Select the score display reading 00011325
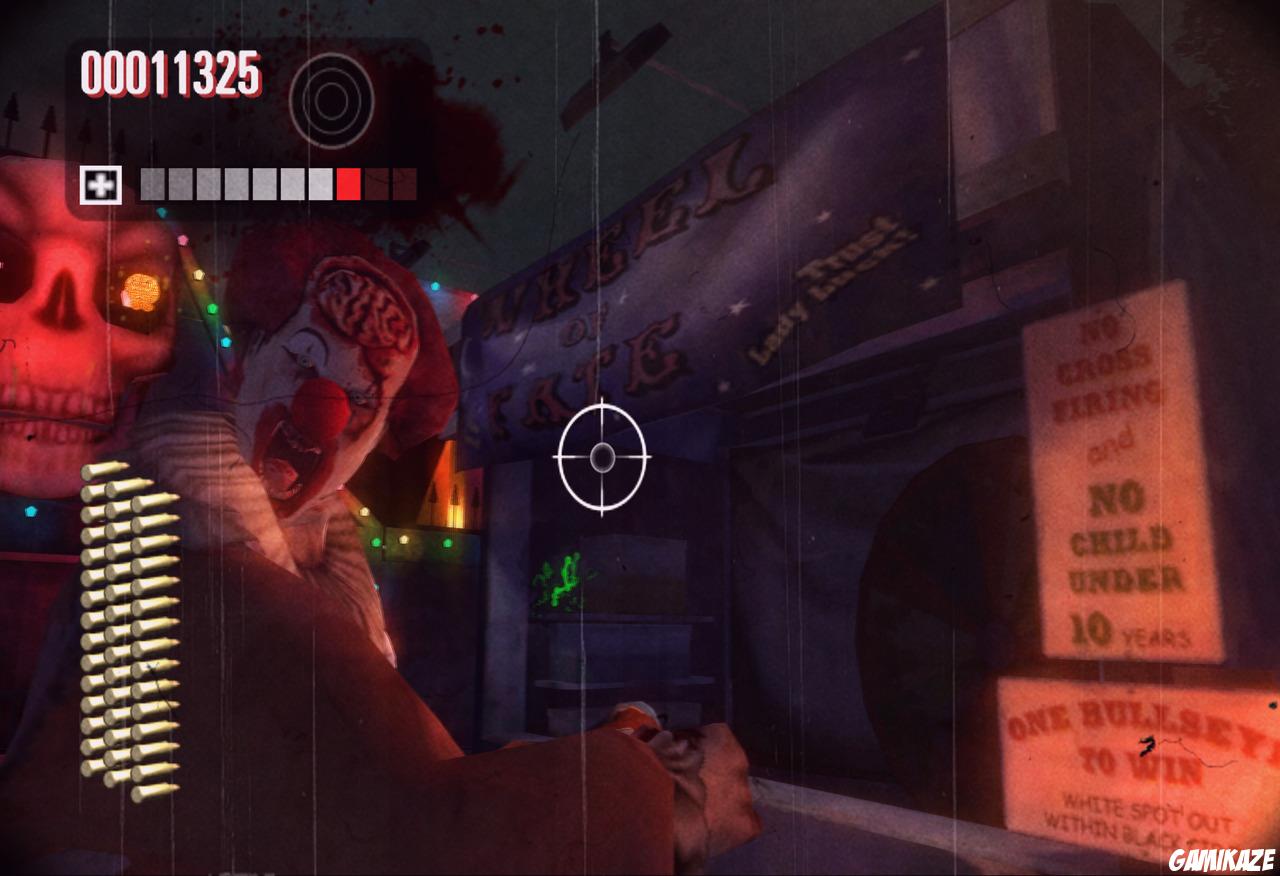 click(x=172, y=71)
